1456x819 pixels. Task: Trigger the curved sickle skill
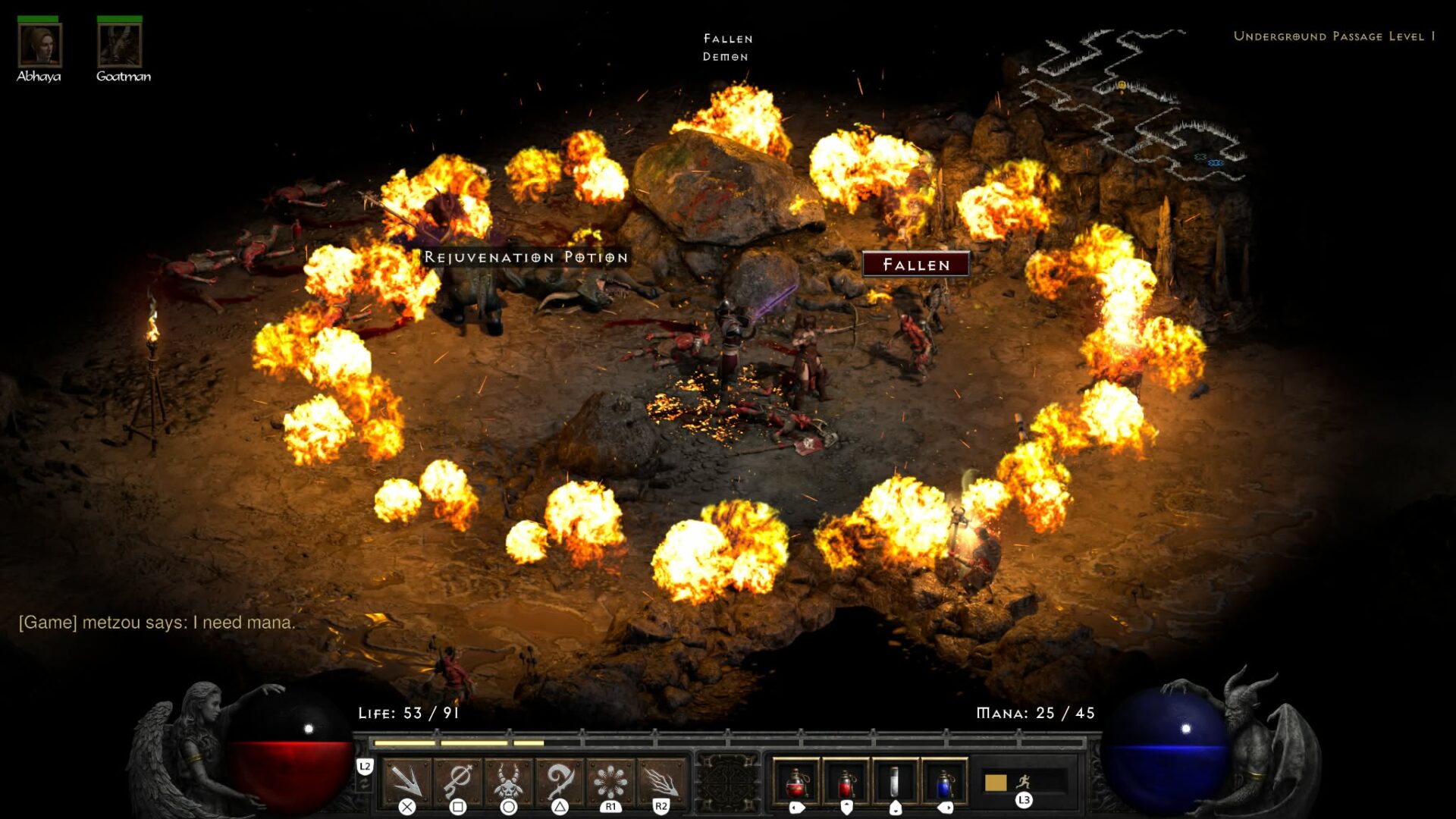(x=559, y=781)
